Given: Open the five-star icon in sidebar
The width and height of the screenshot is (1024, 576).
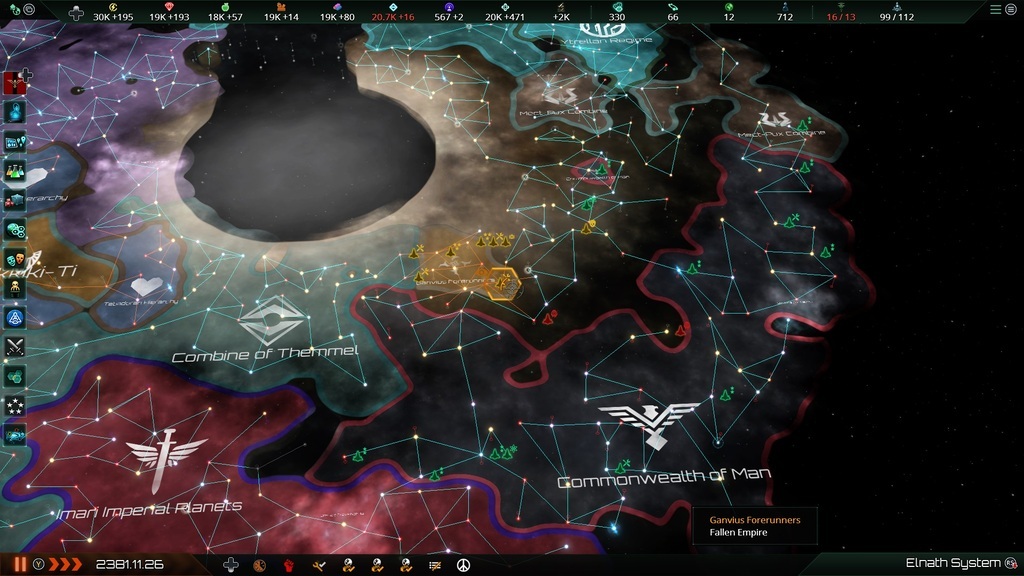Looking at the screenshot, I should click(15, 406).
